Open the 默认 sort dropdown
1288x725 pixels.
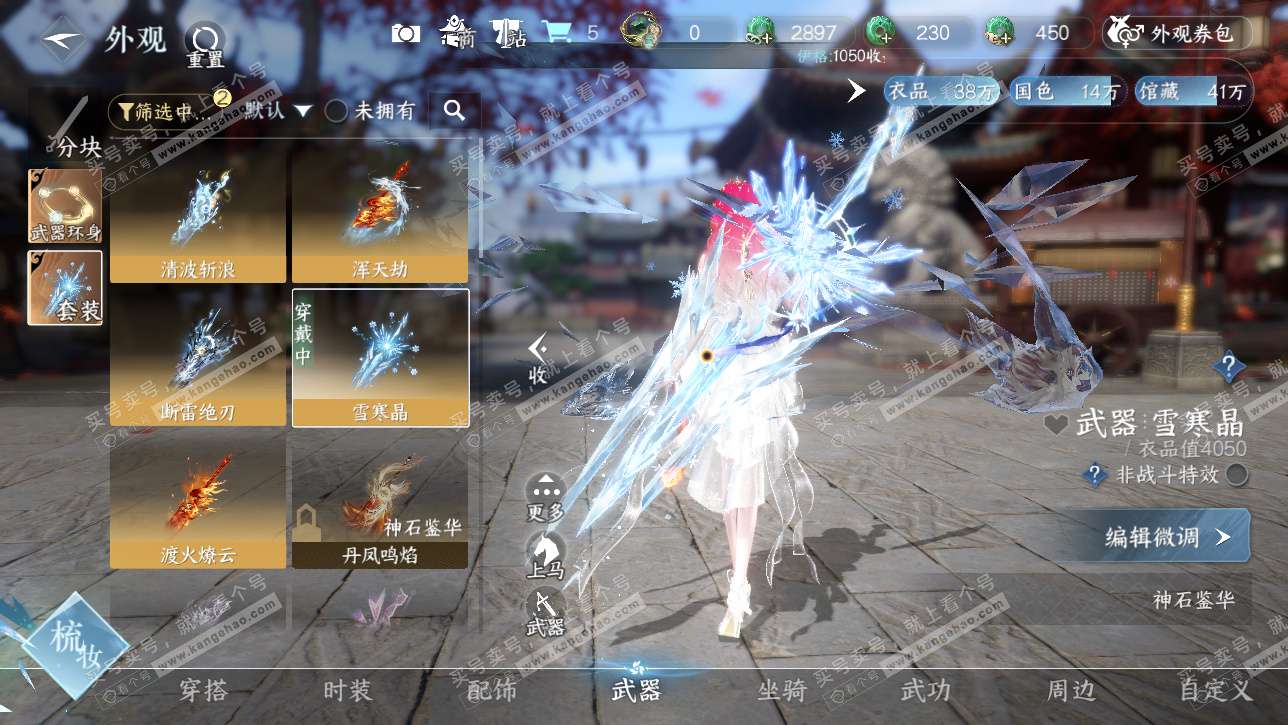[278, 111]
